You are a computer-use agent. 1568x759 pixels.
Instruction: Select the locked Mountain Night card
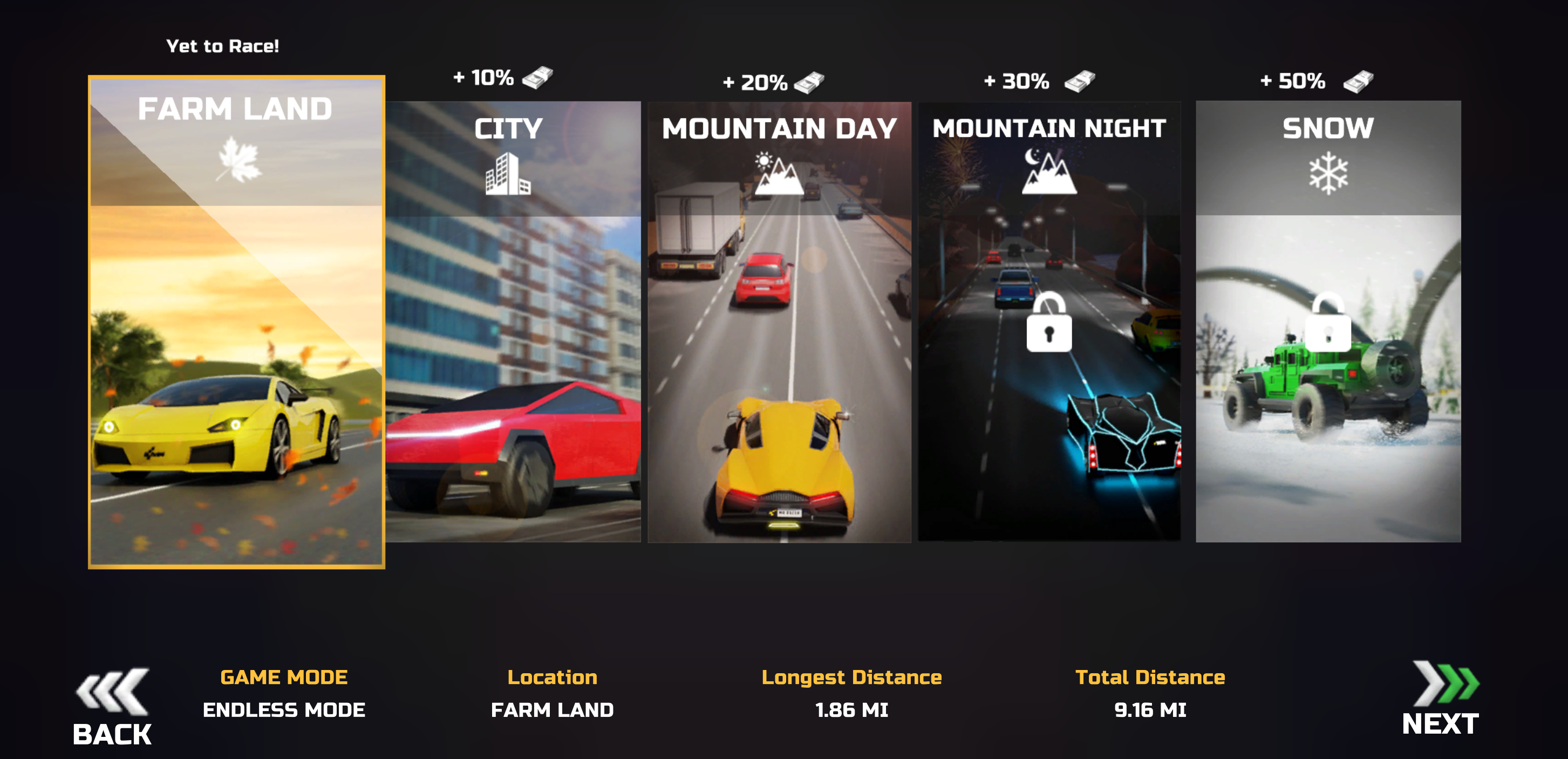pyautogui.click(x=1049, y=322)
